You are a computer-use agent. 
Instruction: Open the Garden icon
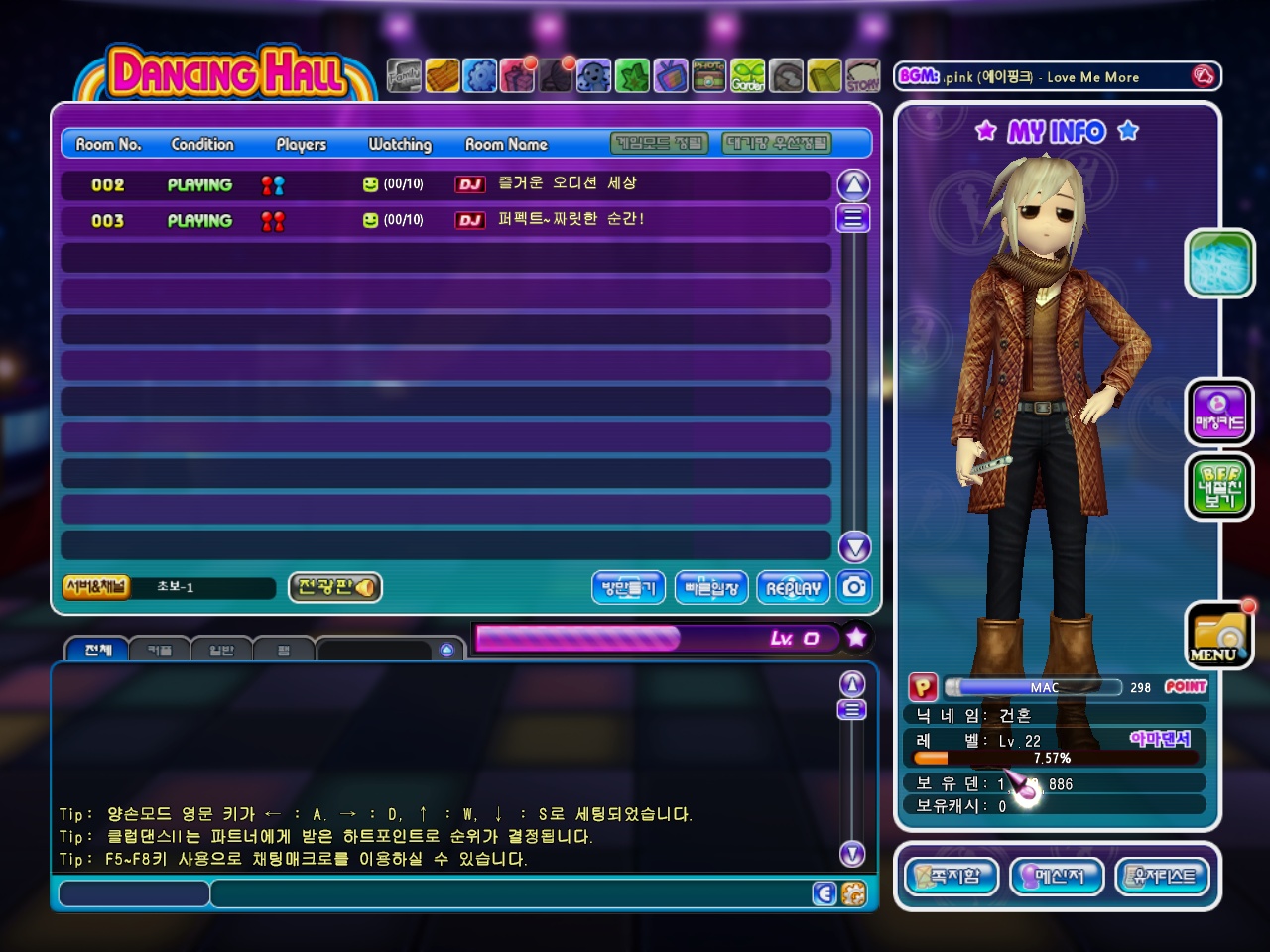click(x=748, y=75)
